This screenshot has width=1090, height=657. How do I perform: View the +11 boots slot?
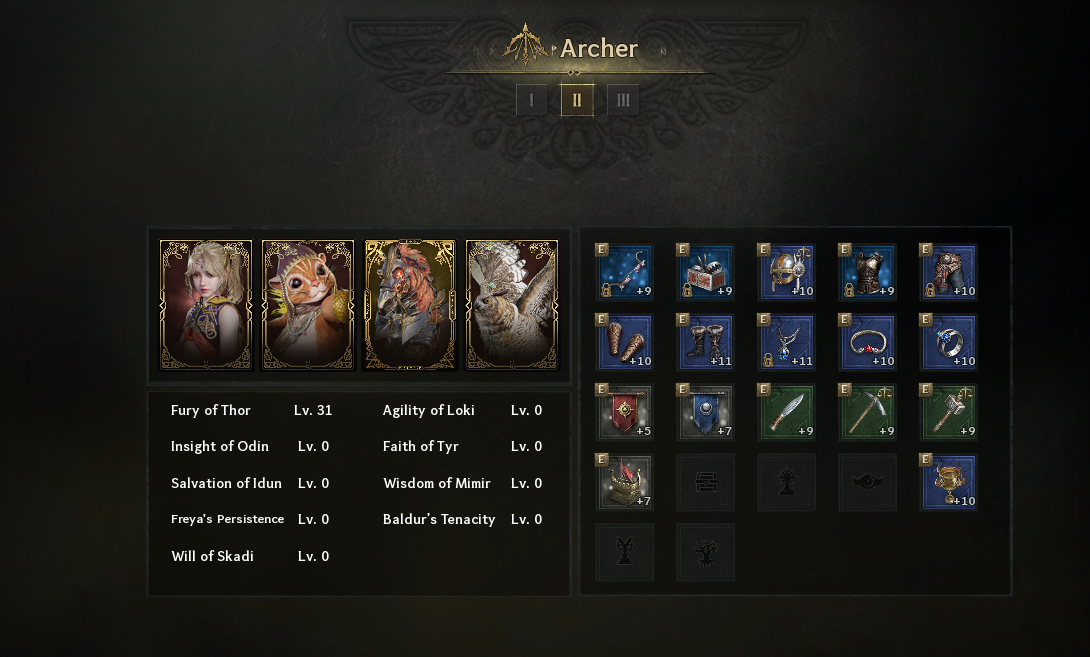706,343
